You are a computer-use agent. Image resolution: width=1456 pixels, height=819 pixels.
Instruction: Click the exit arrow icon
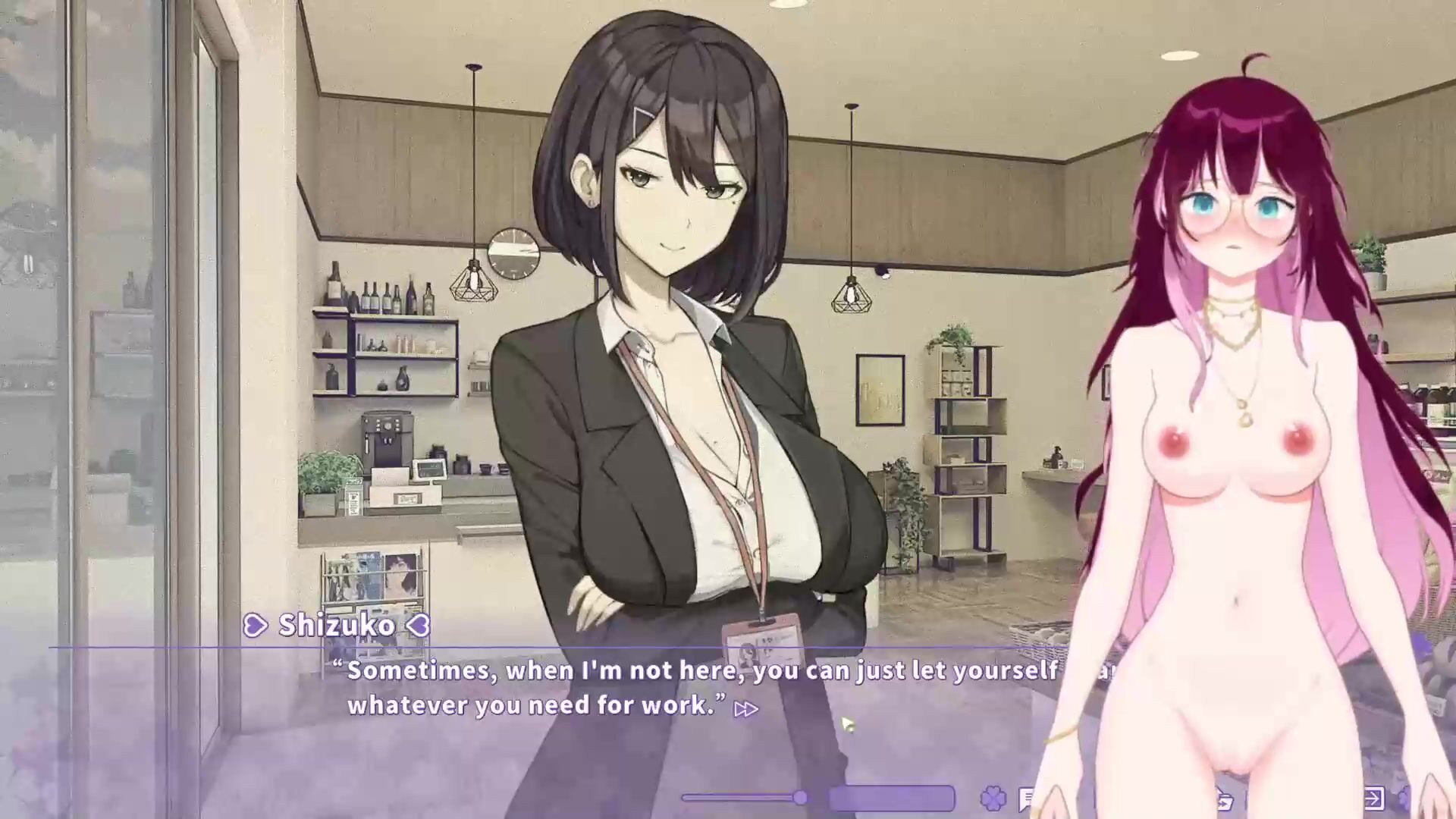pos(1373,799)
